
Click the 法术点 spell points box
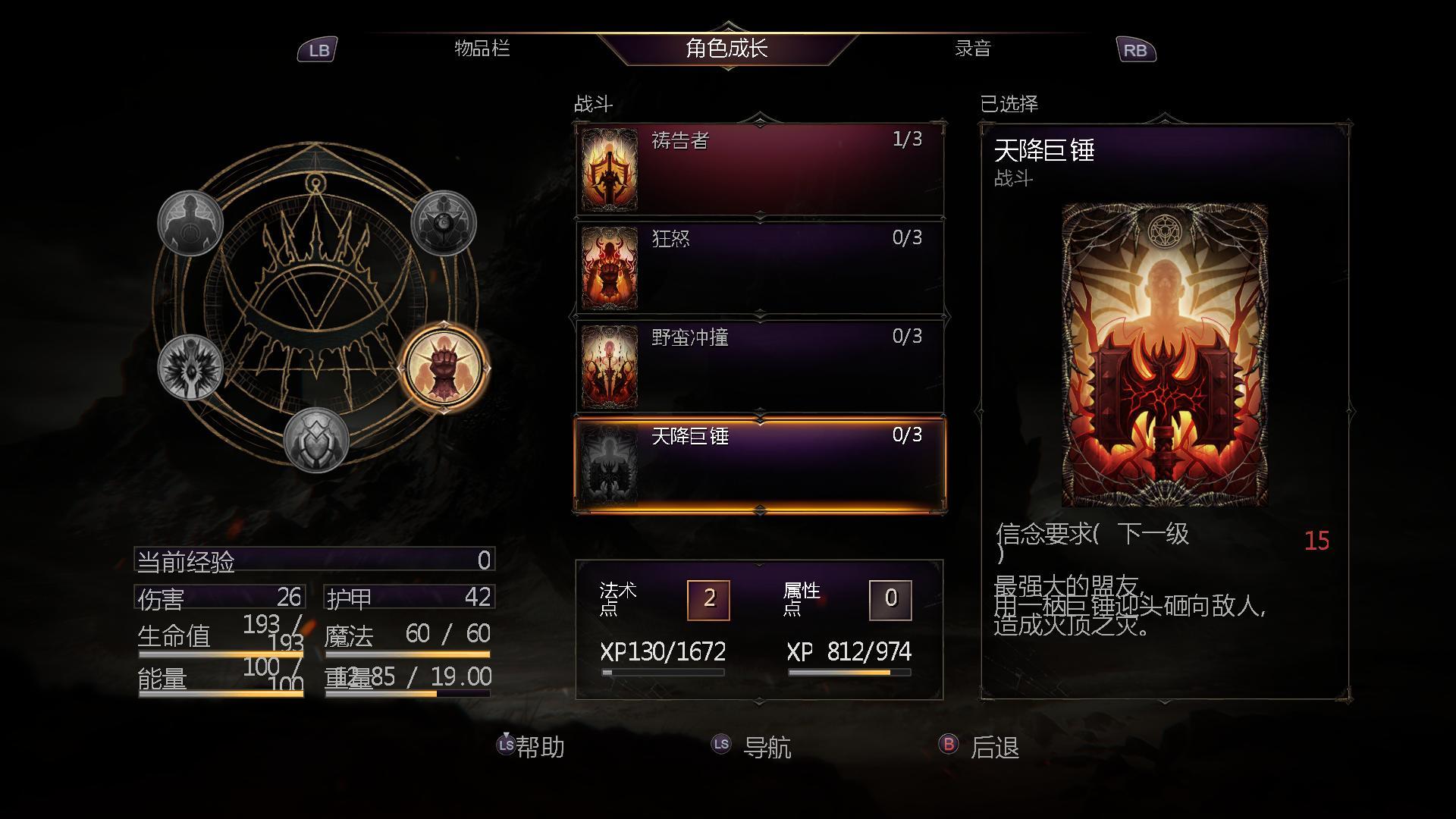(708, 600)
